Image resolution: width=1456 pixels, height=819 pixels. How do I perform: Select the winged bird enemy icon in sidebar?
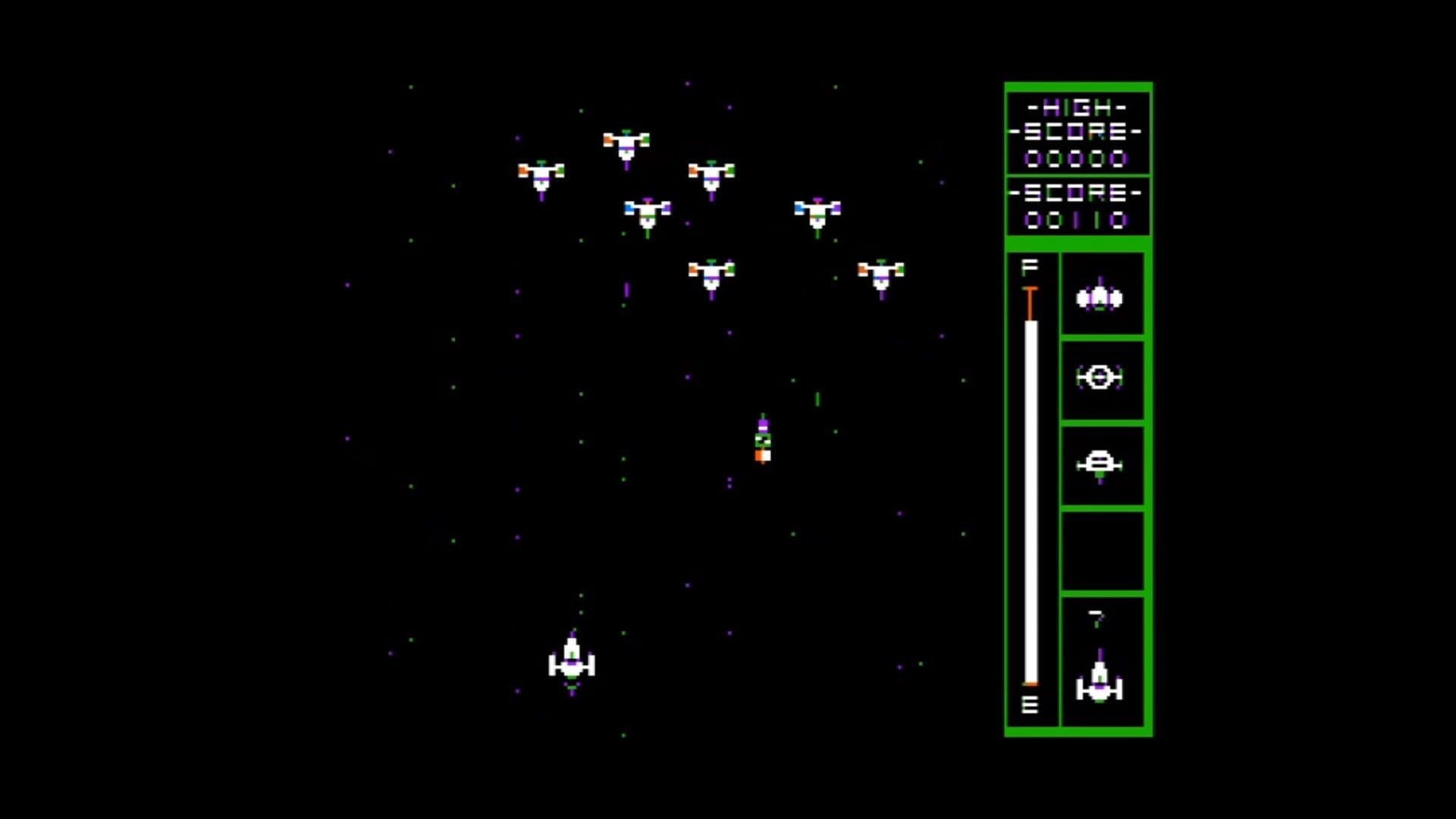tap(1101, 297)
